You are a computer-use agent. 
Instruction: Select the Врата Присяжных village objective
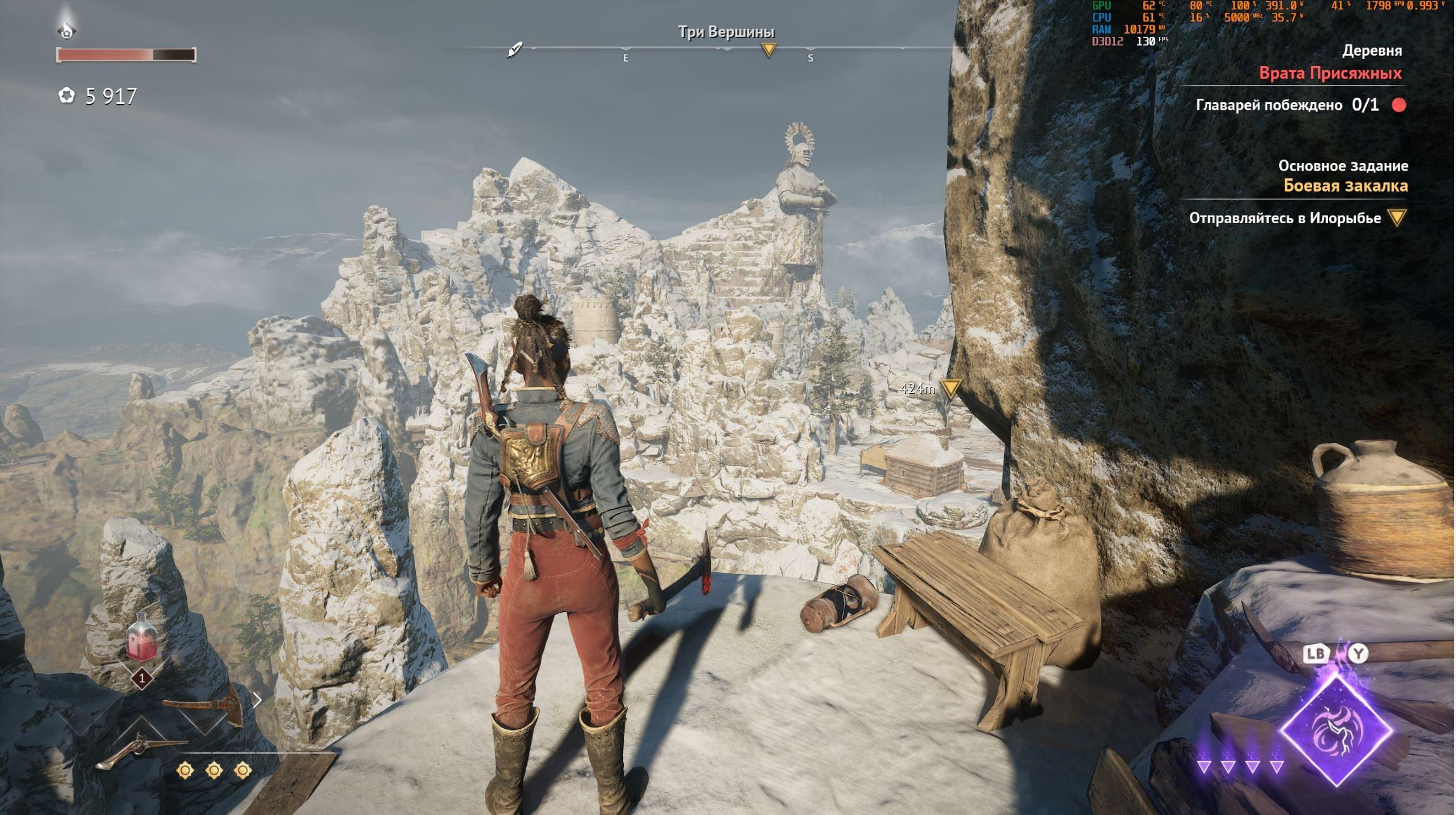point(1330,74)
